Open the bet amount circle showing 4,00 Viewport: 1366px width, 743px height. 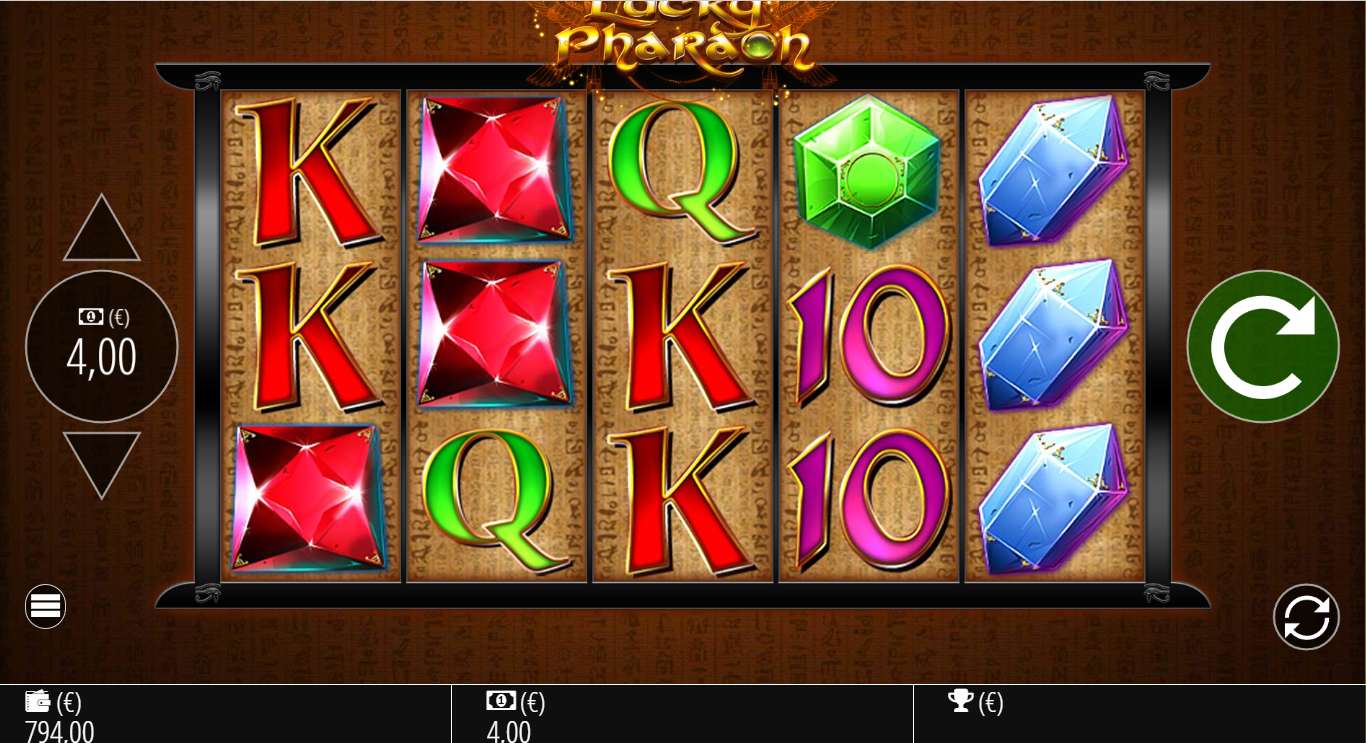101,347
